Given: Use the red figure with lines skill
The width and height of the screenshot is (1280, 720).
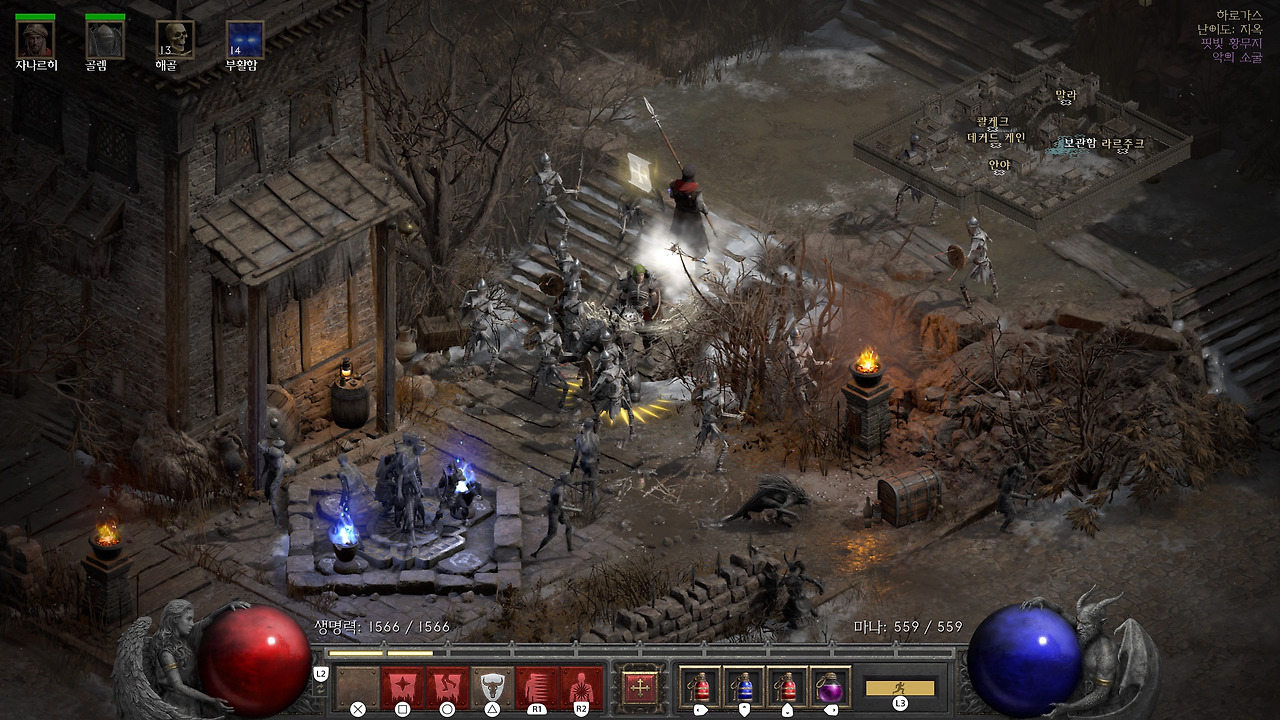Looking at the screenshot, I should click(x=537, y=687).
